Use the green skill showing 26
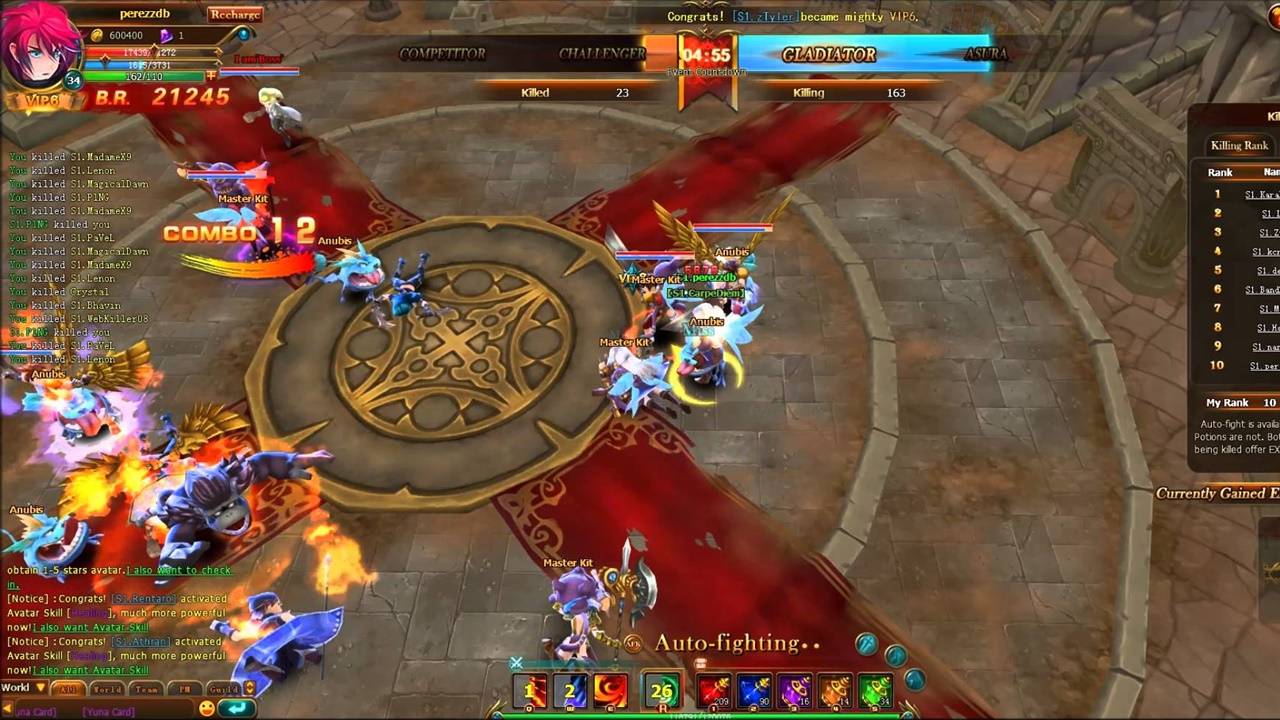The image size is (1280, 720). click(661, 691)
